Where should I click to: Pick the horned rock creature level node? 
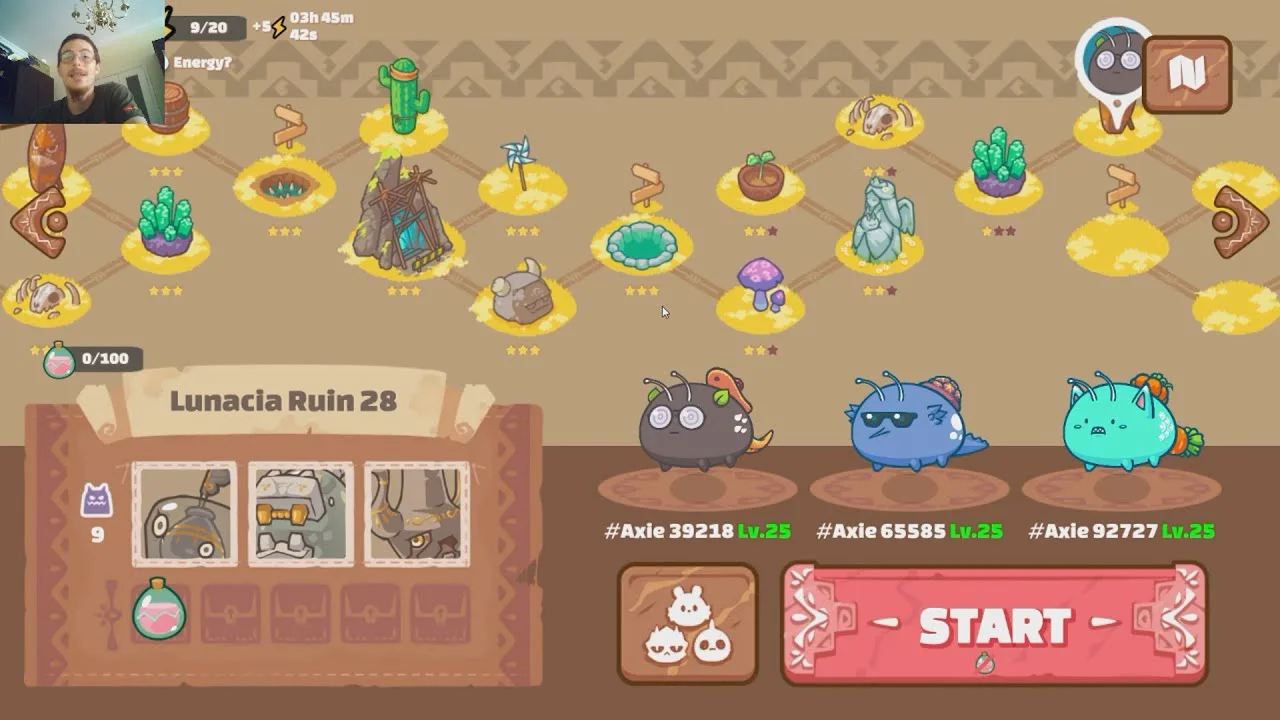click(x=522, y=295)
